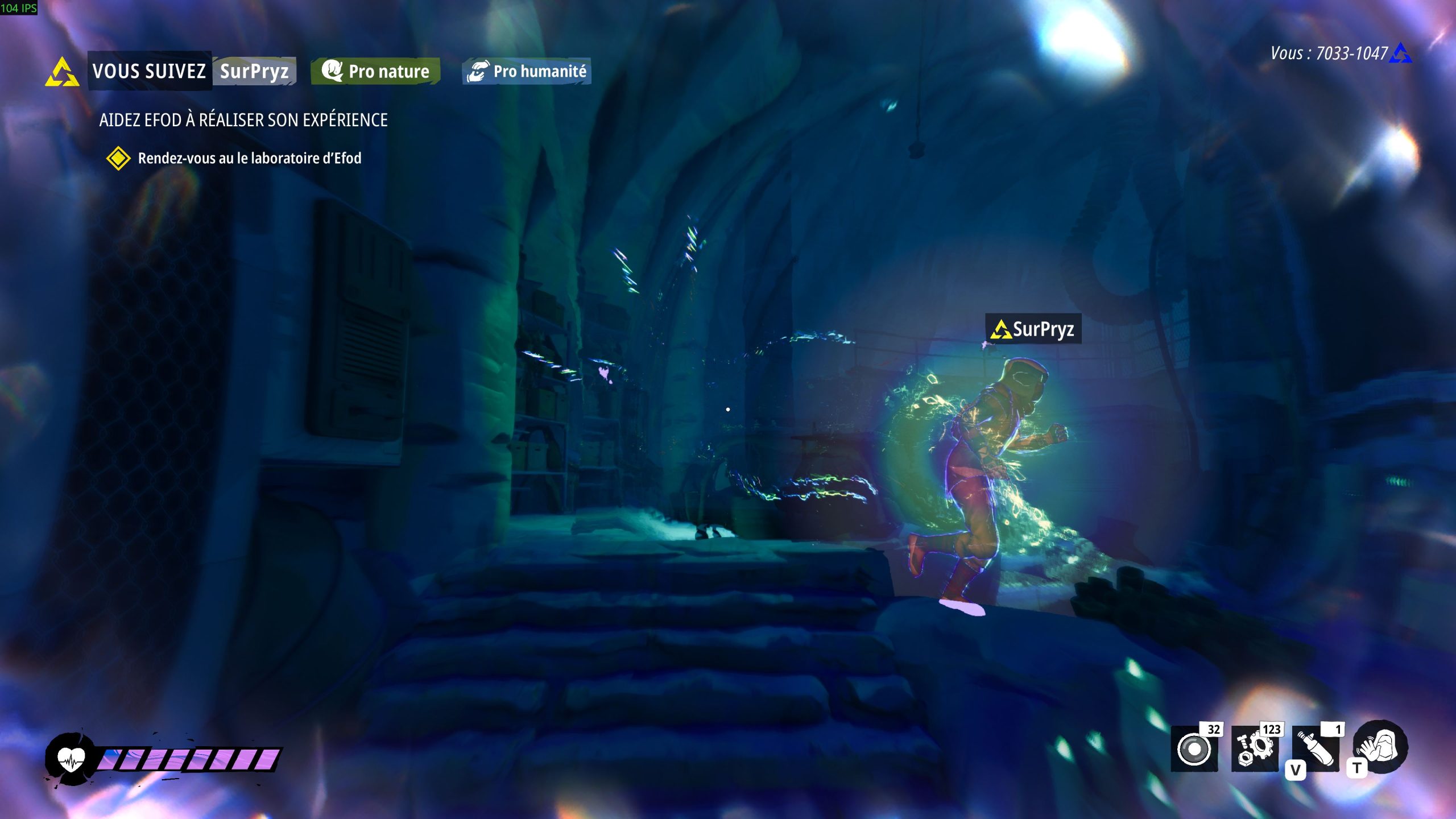
Task: Click the Efod laboratory objective entry
Action: (249, 158)
